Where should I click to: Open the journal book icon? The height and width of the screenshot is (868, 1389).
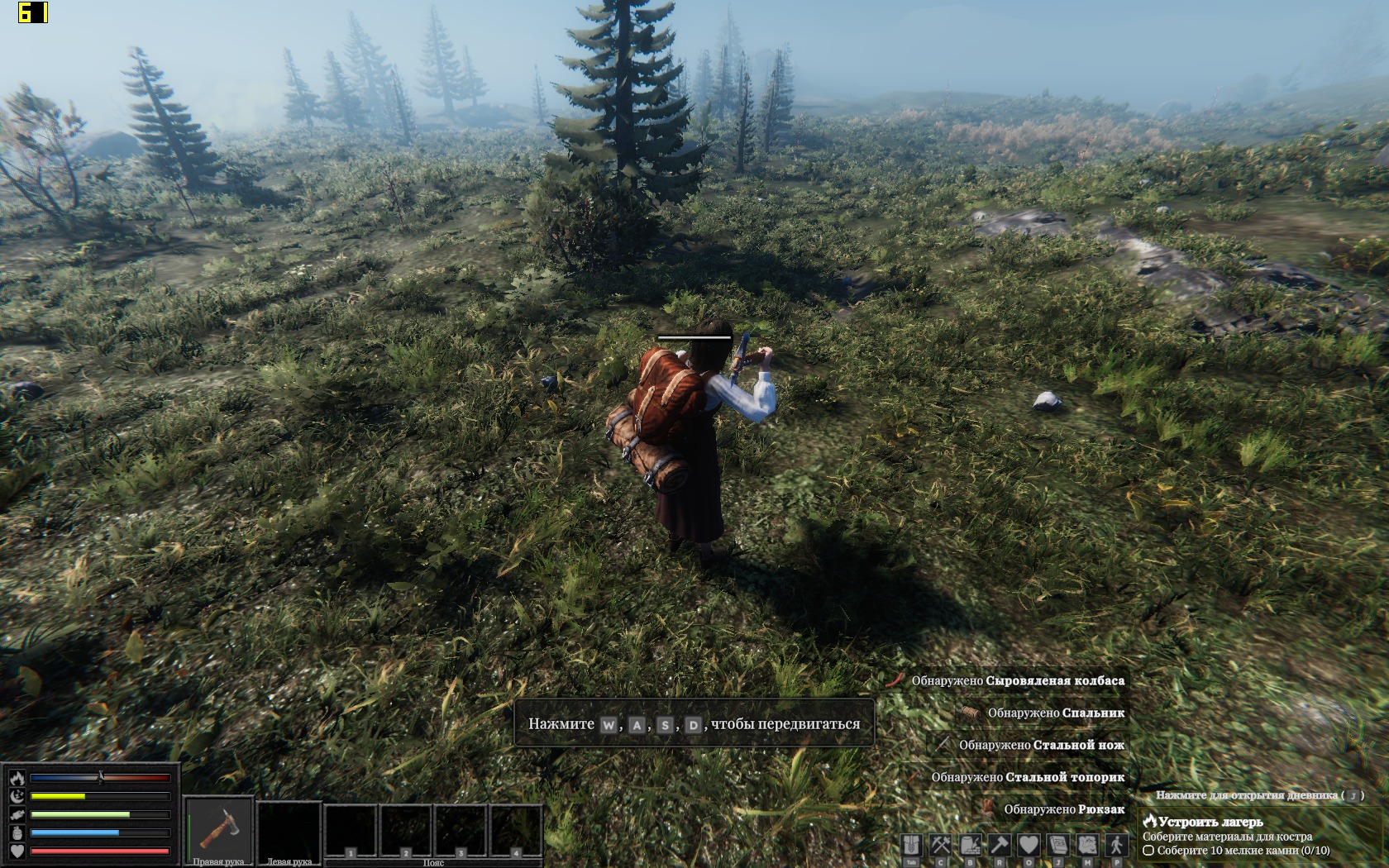point(1058,845)
